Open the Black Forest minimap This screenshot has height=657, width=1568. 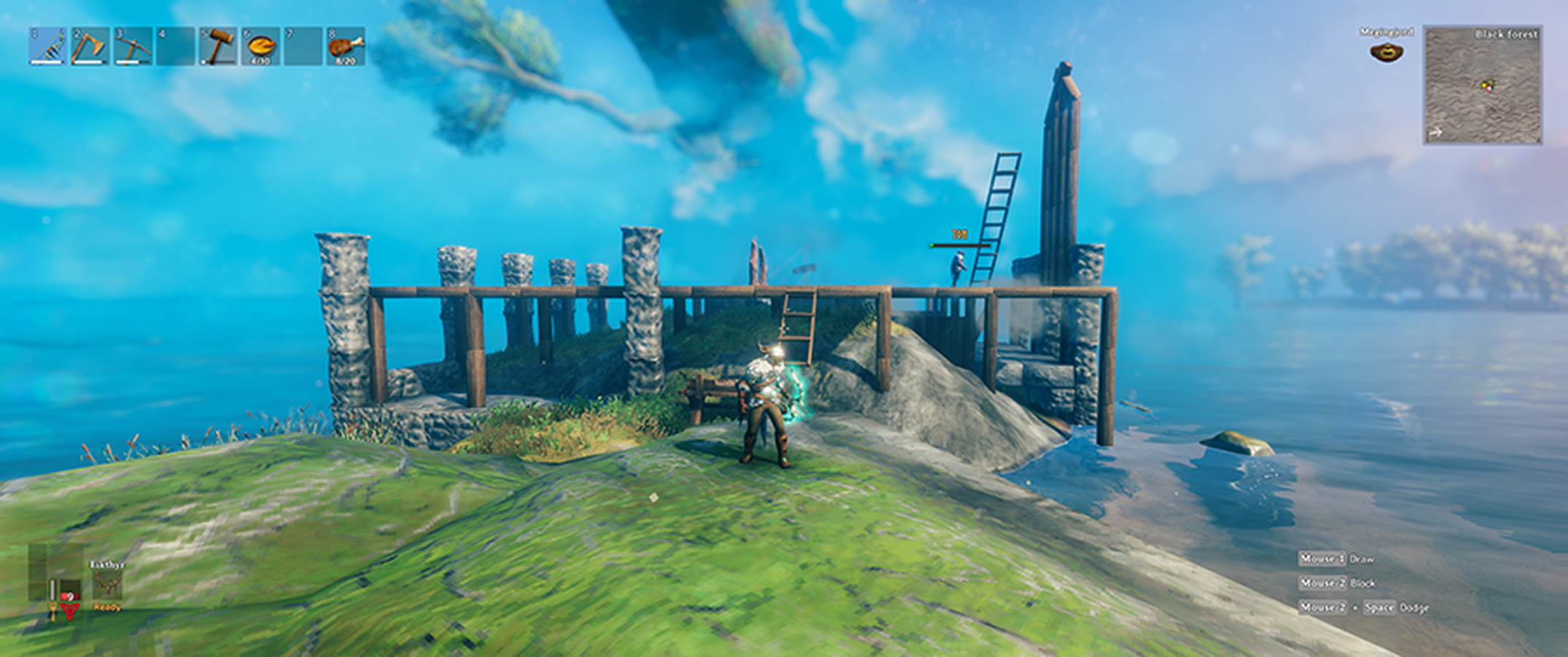[x=1483, y=85]
